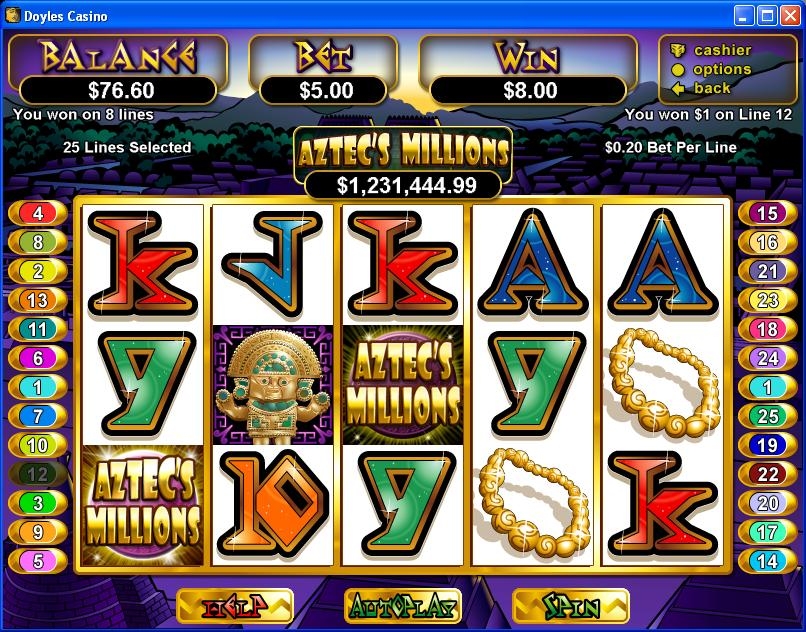Screen dimensions: 806x632
Task: Select payline 25 on the right
Action: pyautogui.click(x=767, y=416)
